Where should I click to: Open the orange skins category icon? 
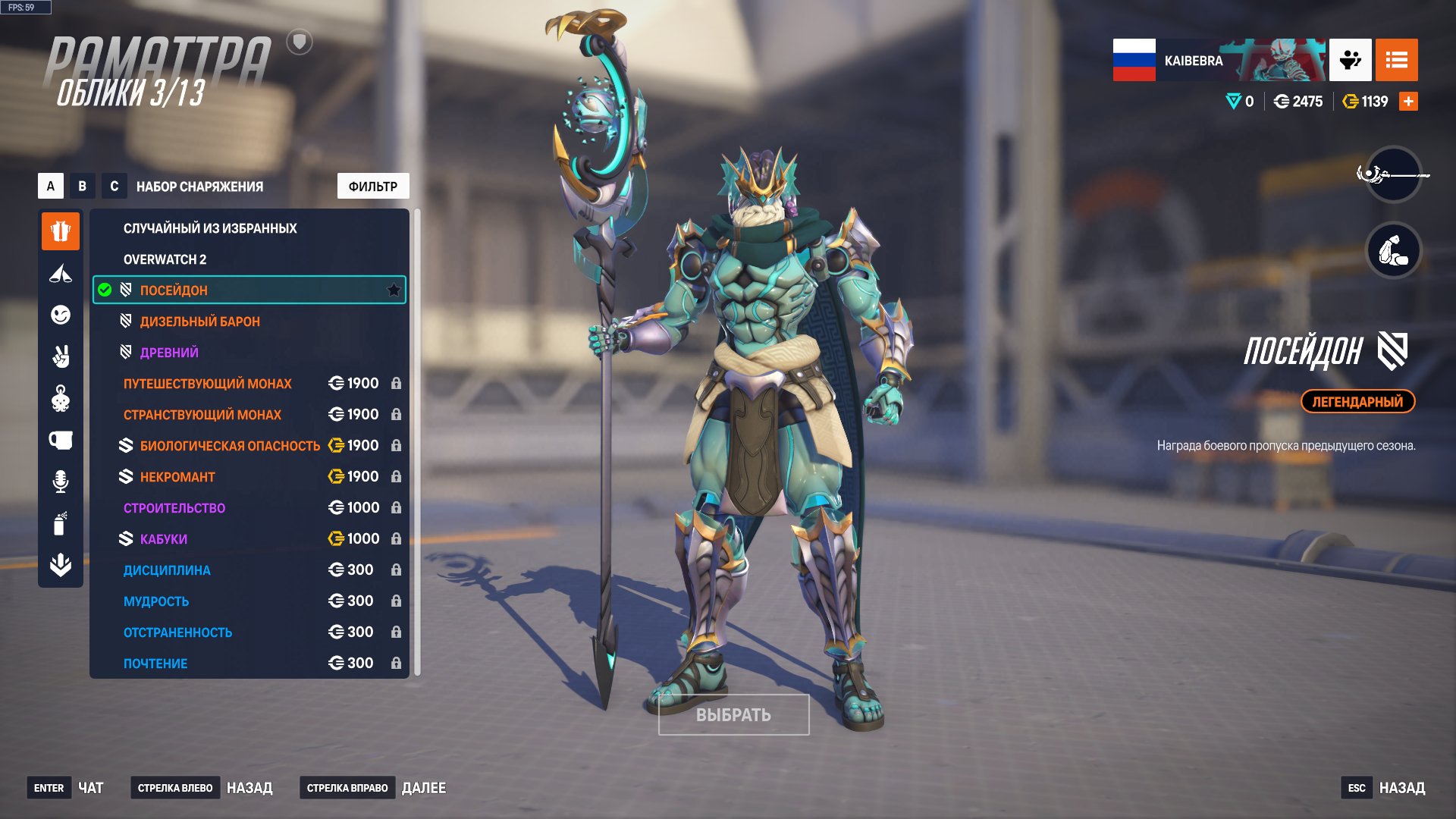61,231
